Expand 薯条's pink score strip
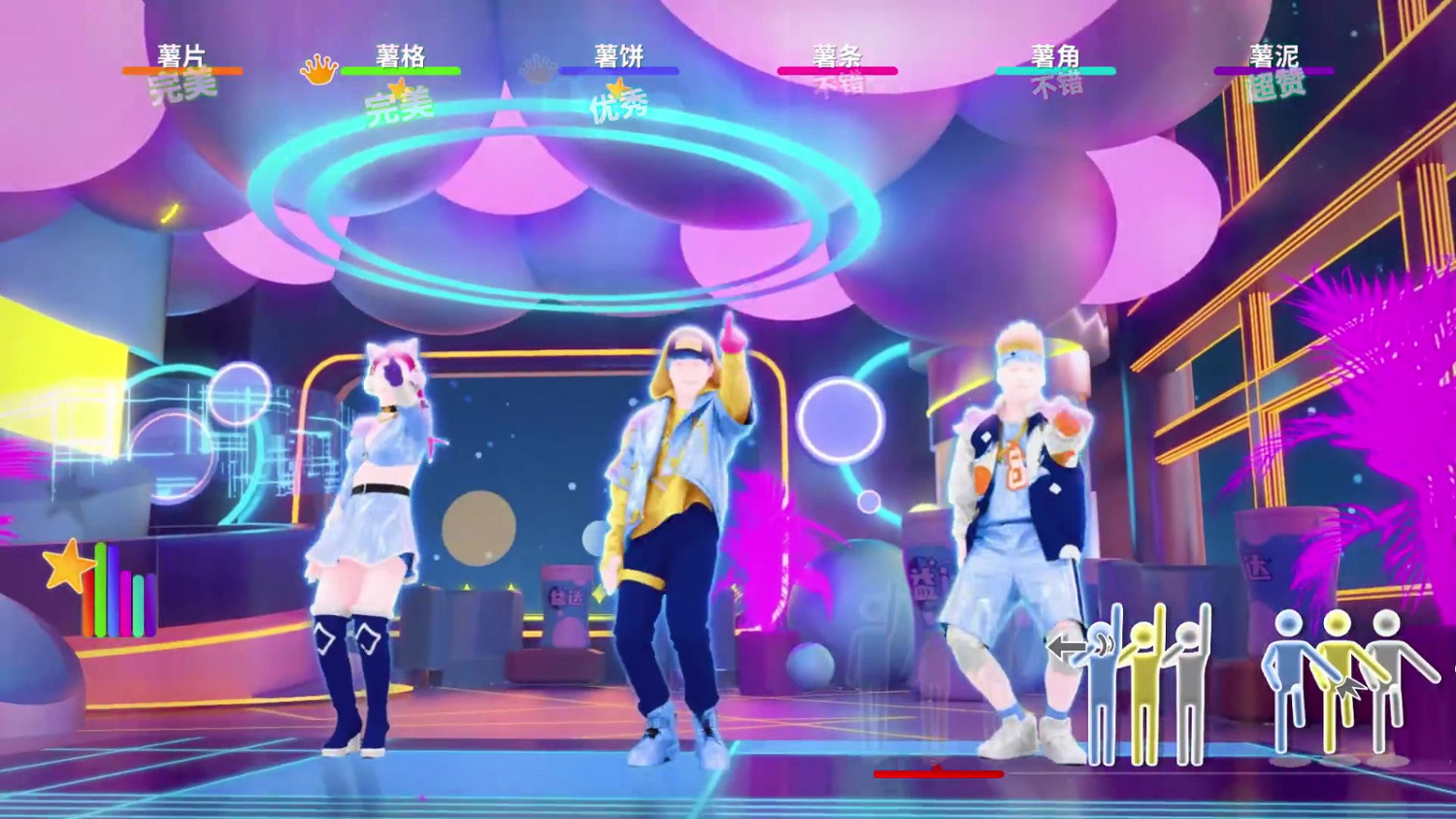1456x819 pixels. coord(838,69)
